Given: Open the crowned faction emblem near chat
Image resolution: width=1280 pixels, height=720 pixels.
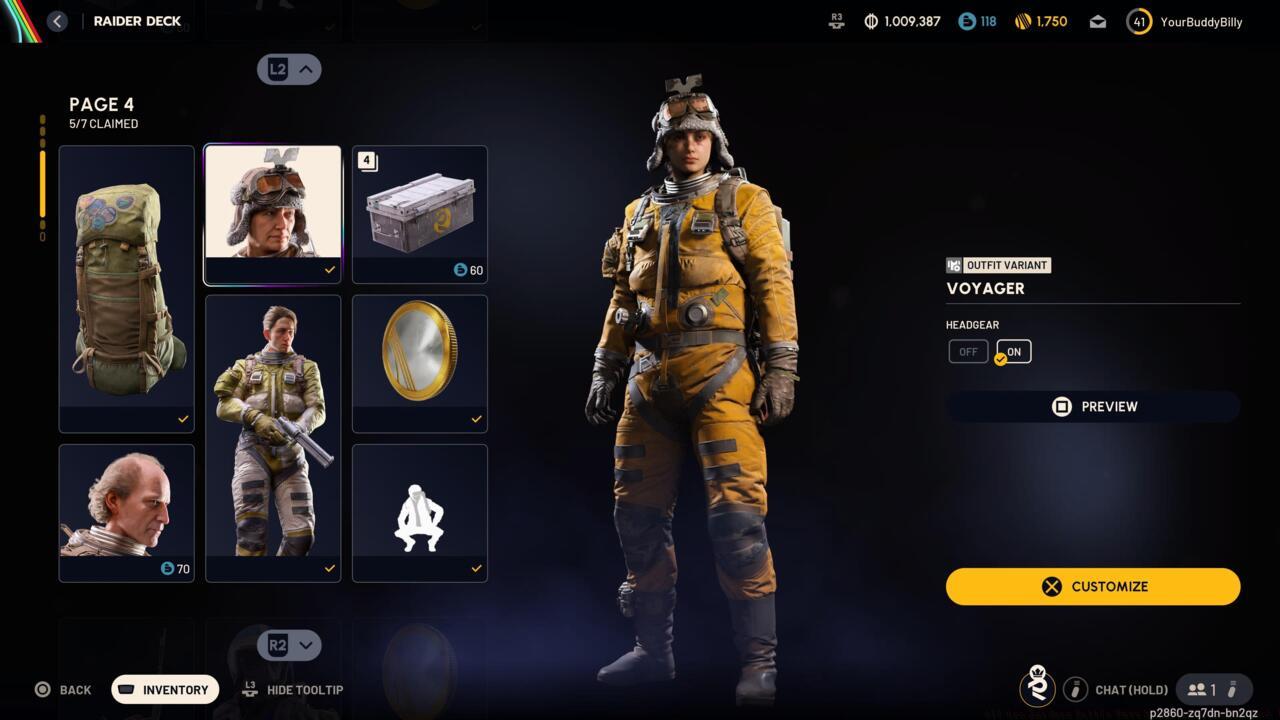Looking at the screenshot, I should (1037, 689).
